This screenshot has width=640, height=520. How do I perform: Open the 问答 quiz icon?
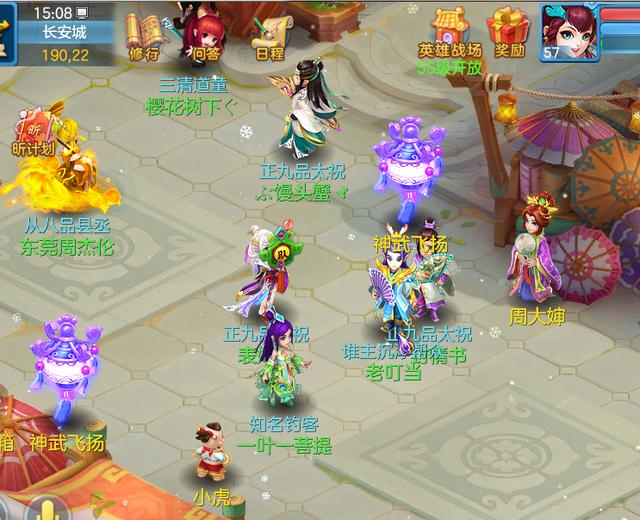[207, 34]
